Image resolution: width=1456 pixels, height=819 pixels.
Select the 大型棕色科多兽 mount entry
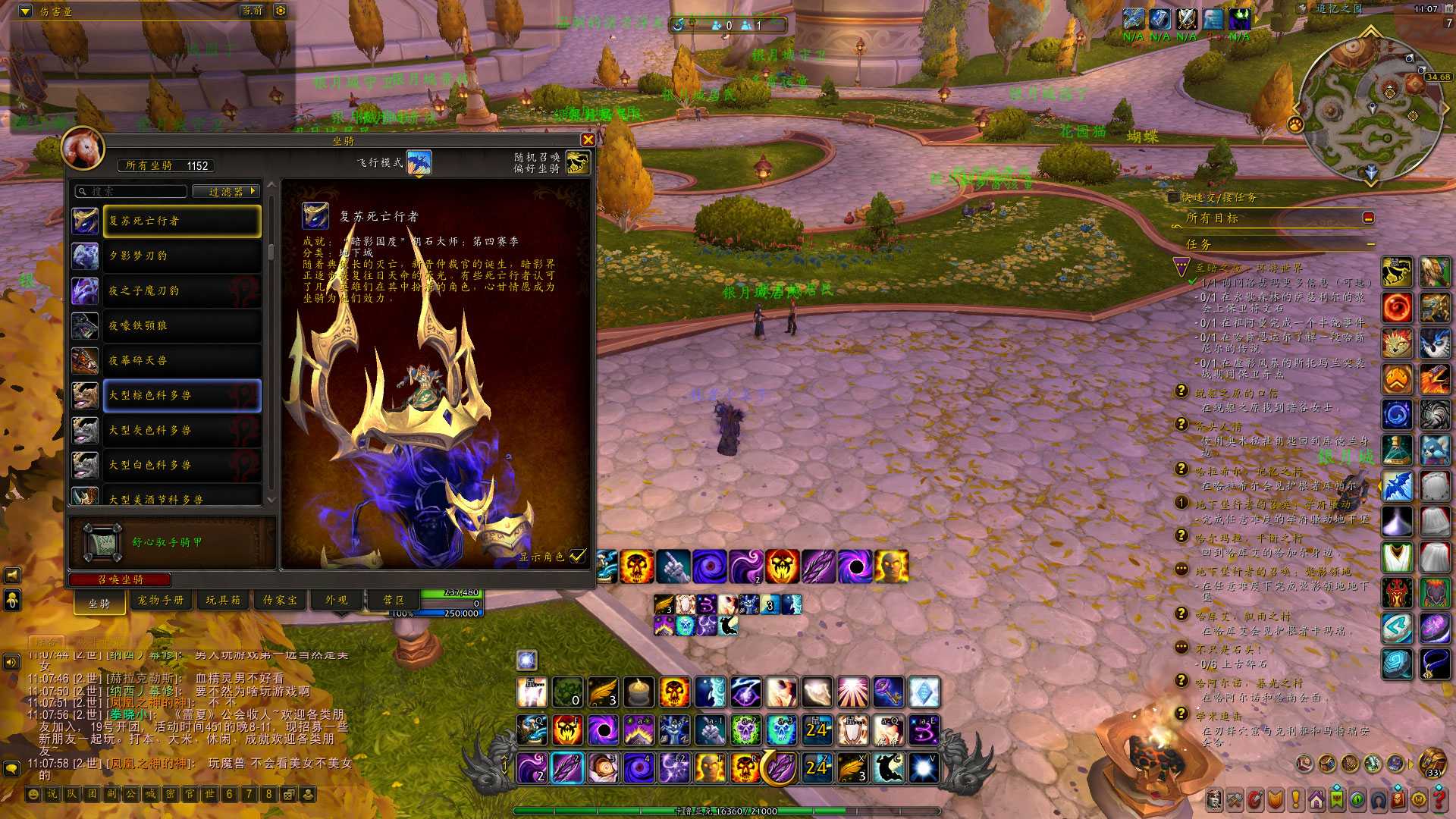point(182,396)
